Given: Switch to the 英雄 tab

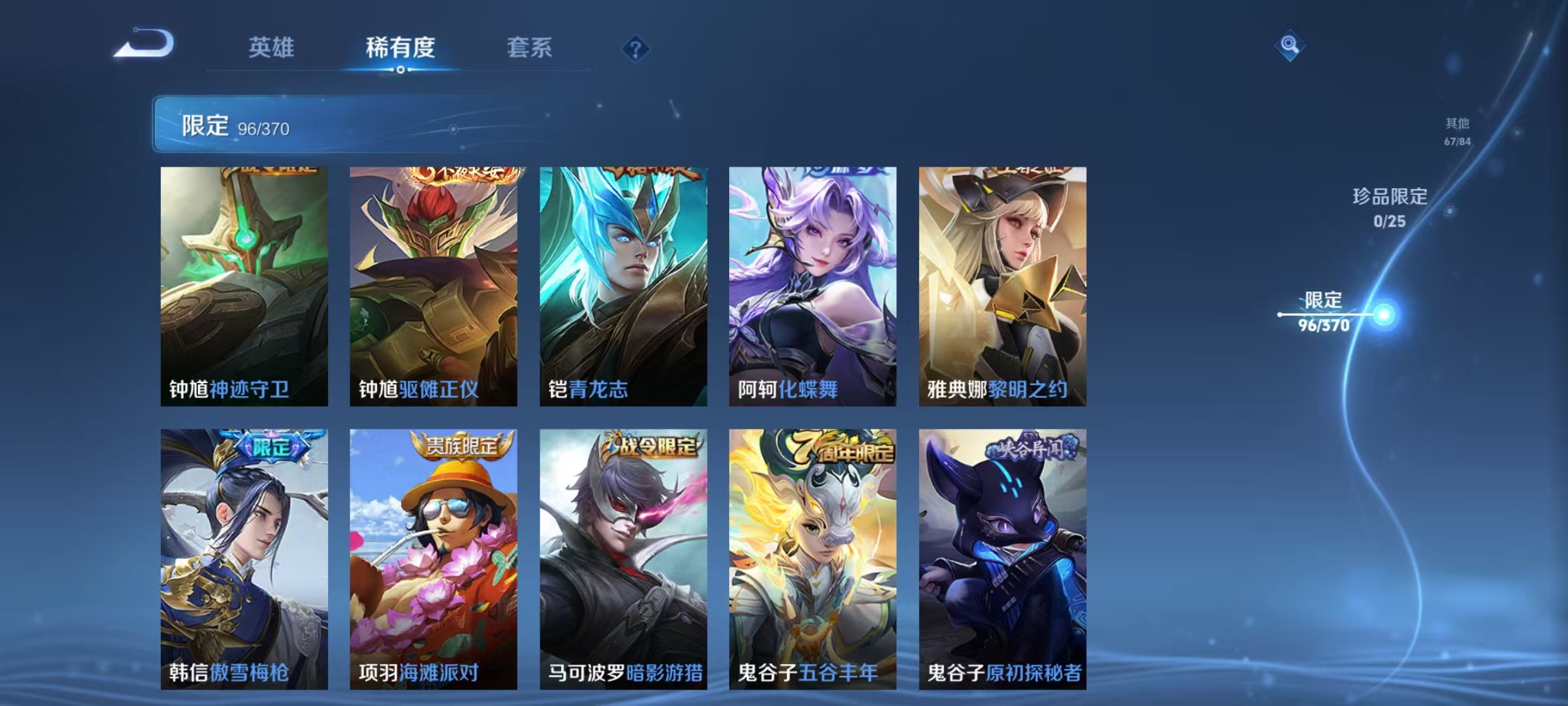Looking at the screenshot, I should (x=272, y=48).
